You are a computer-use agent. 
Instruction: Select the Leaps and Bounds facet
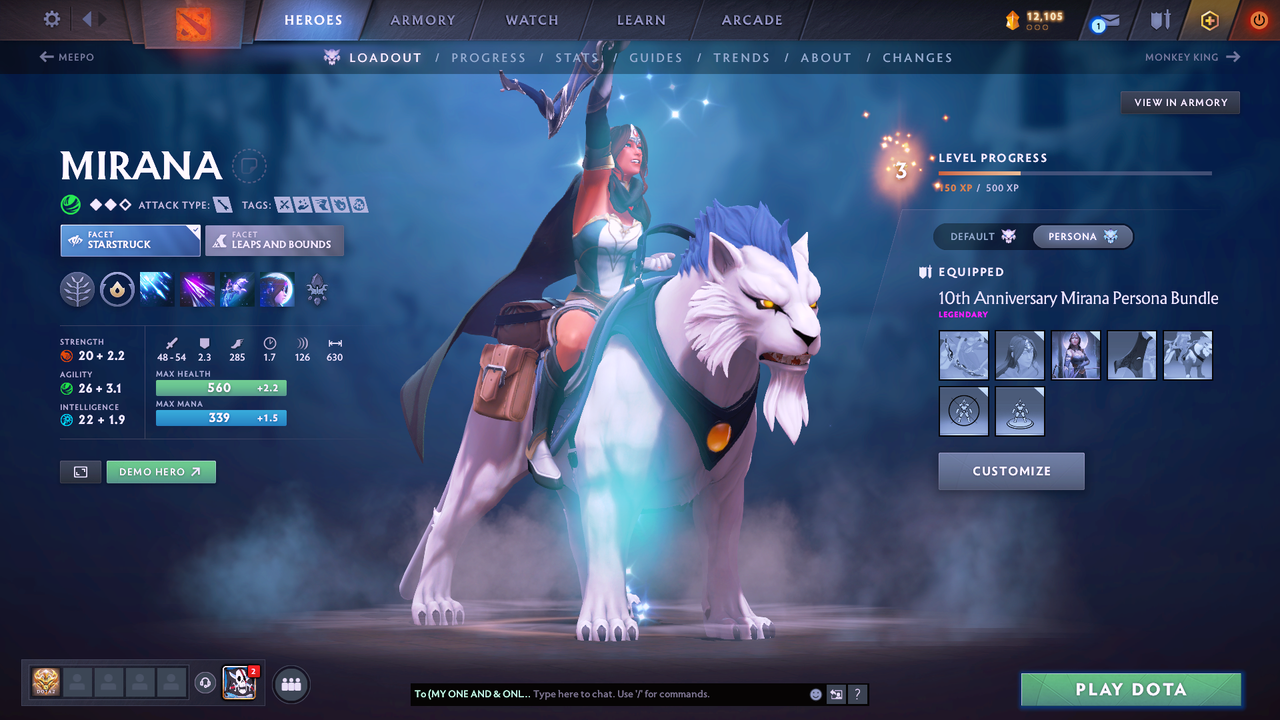[274, 240]
